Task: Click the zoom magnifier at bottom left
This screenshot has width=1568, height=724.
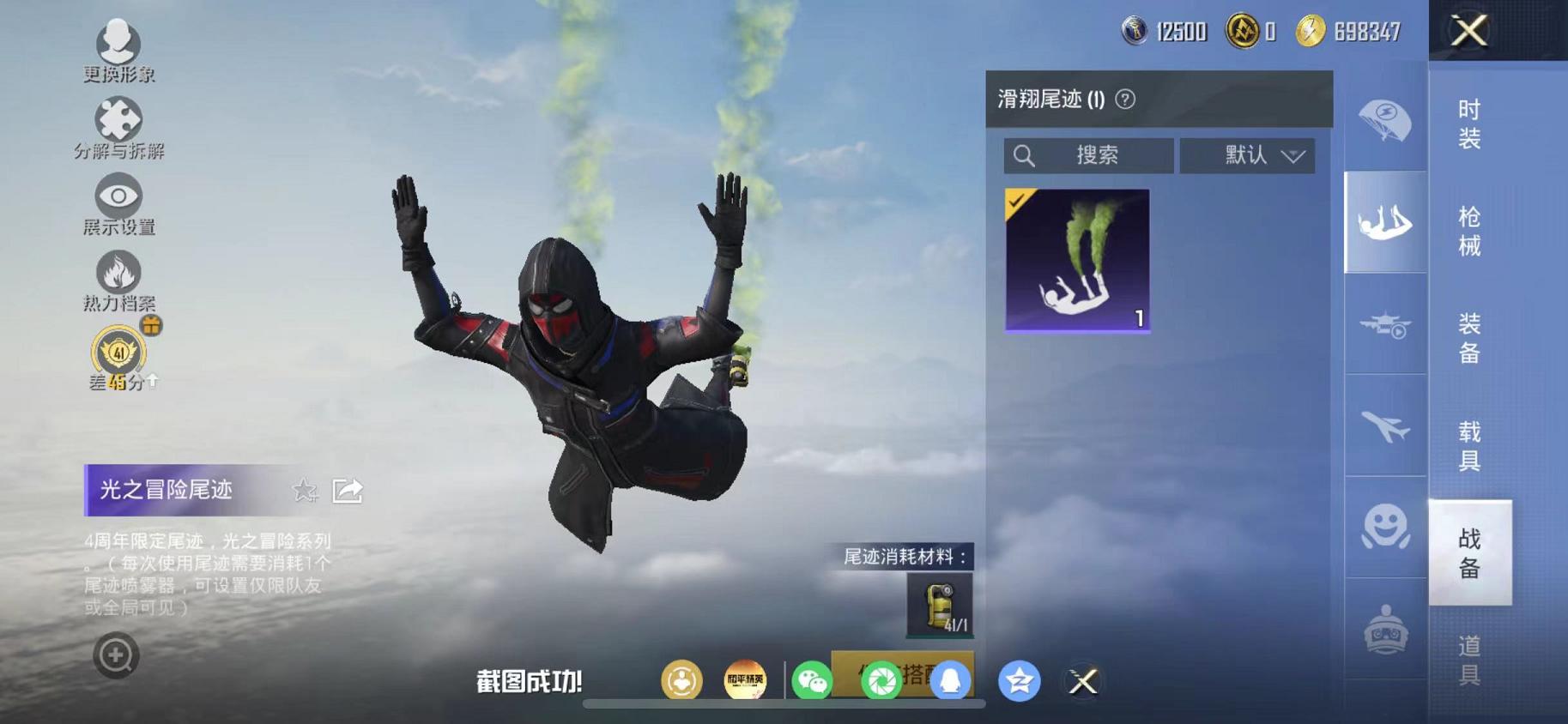Action: [x=116, y=655]
